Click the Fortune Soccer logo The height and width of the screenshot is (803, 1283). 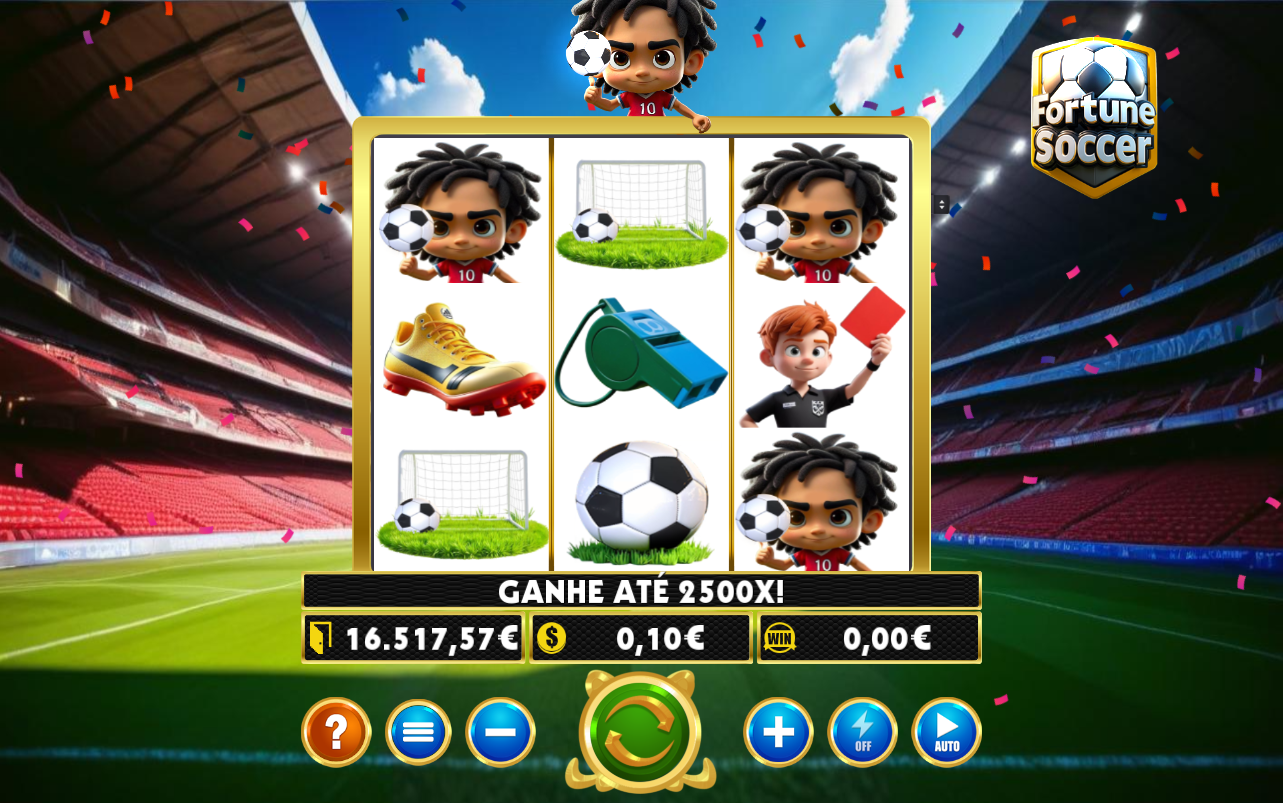point(1093,115)
